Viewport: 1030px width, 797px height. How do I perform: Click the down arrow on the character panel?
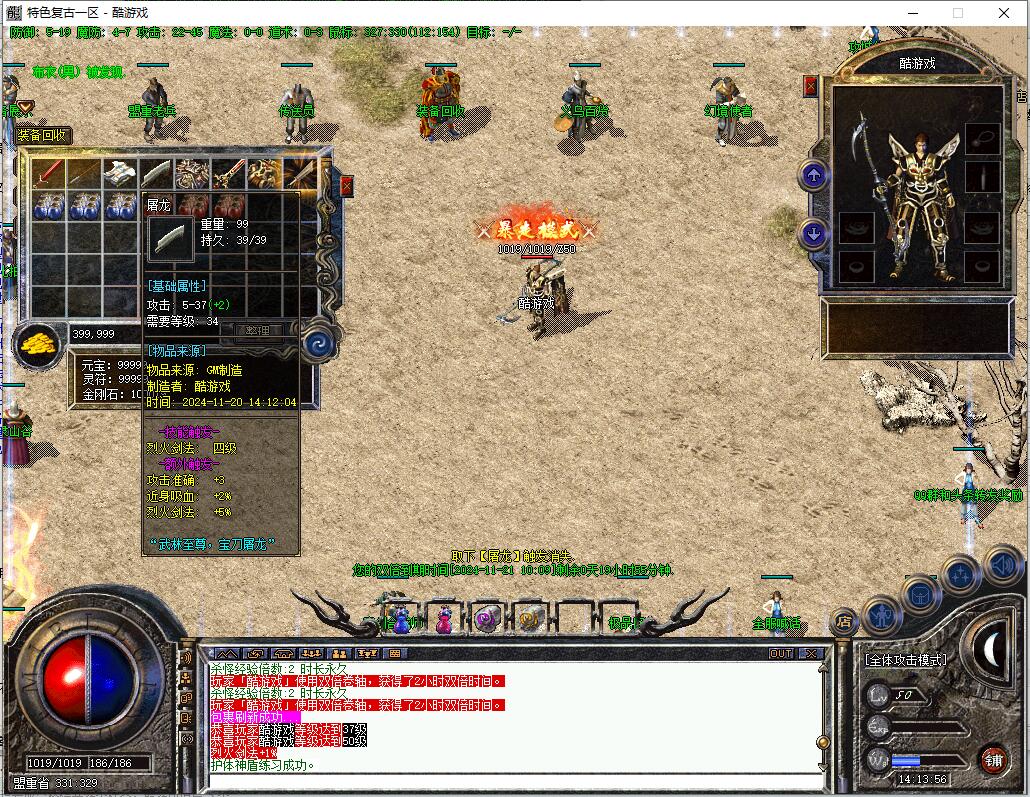coord(814,234)
